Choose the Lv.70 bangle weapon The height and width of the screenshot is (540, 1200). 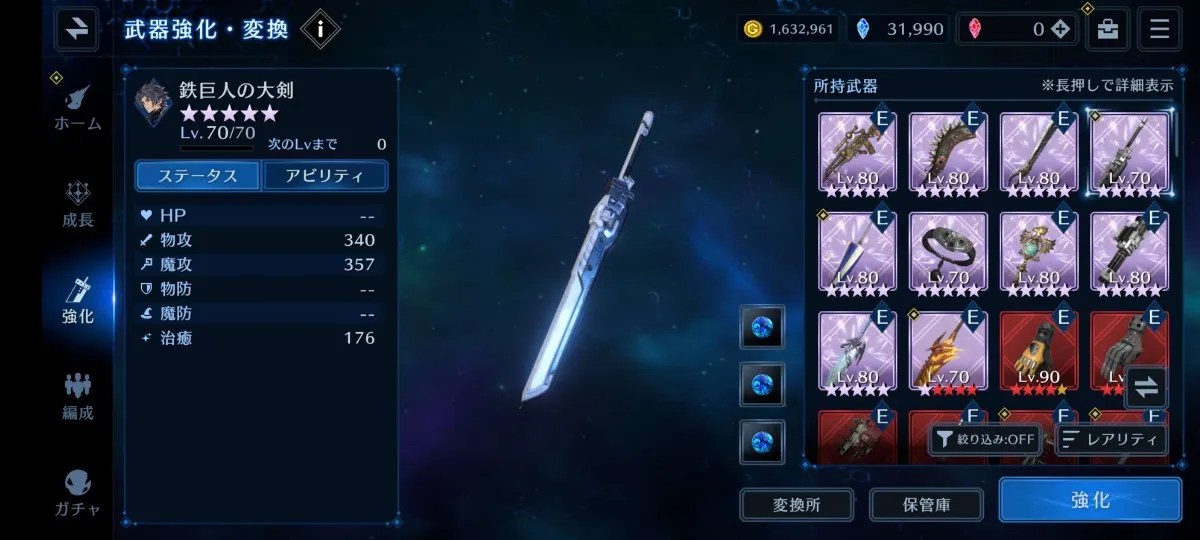(x=948, y=252)
